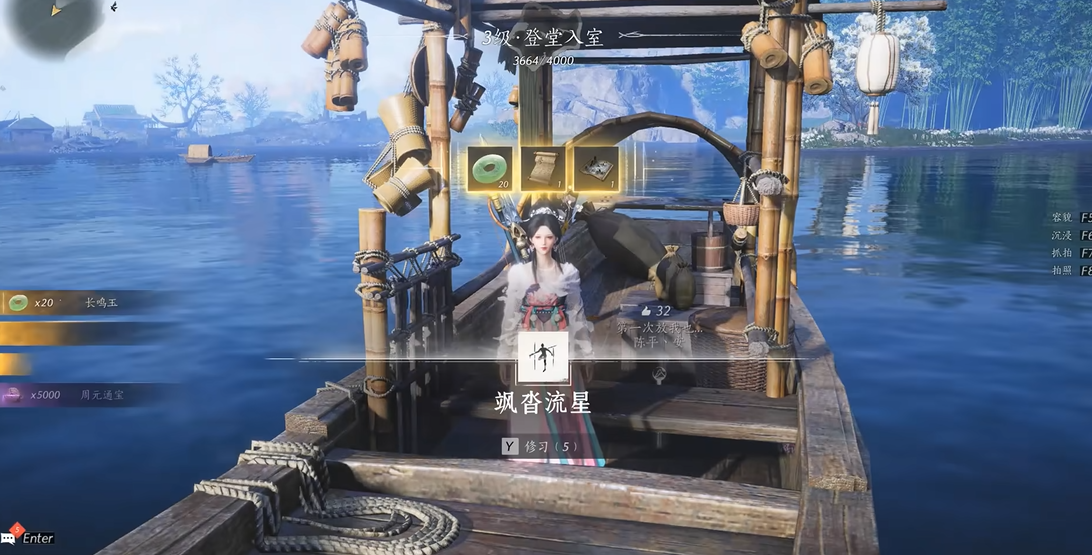Viewport: 1092px width, 555px height.
Task: Toggle the 沉浸 immersive mode option
Action: click(x=1068, y=235)
